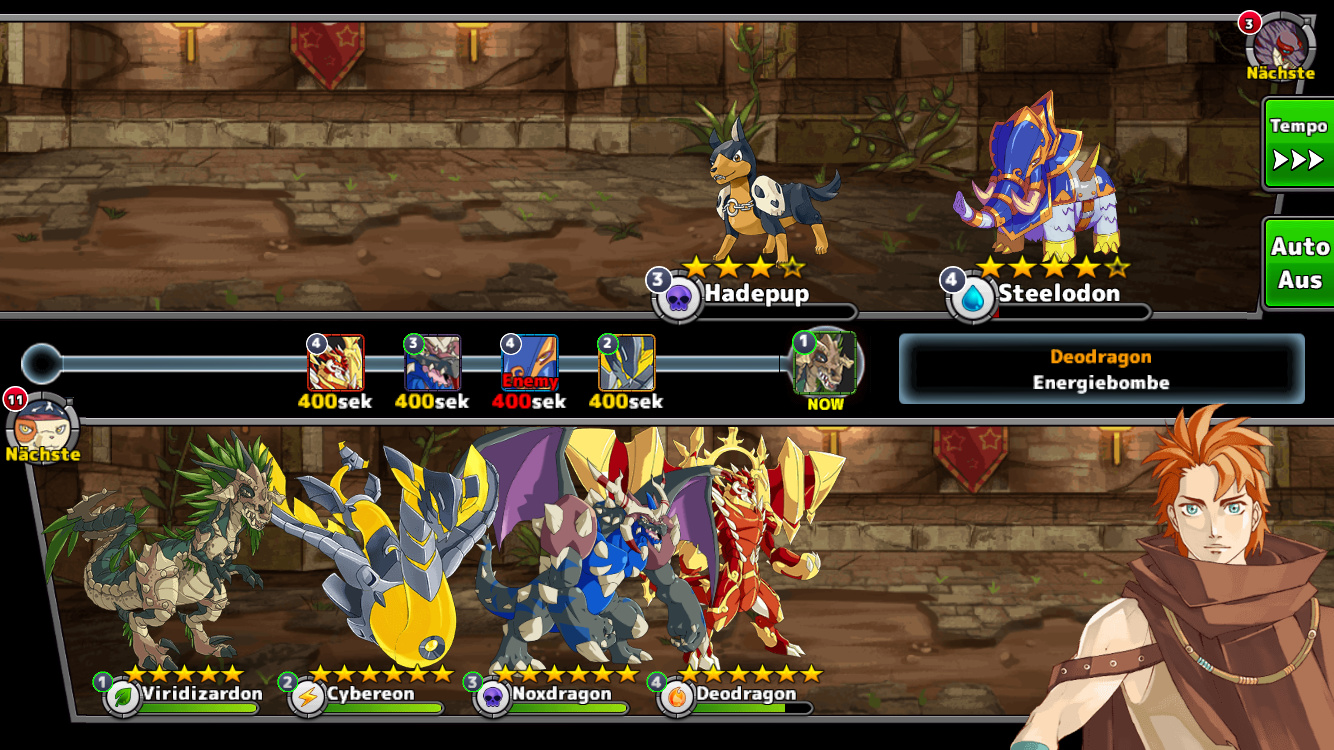The height and width of the screenshot is (750, 1334).
Task: Select the yellow-grey Cybereon turn marker
Action: [x=626, y=363]
